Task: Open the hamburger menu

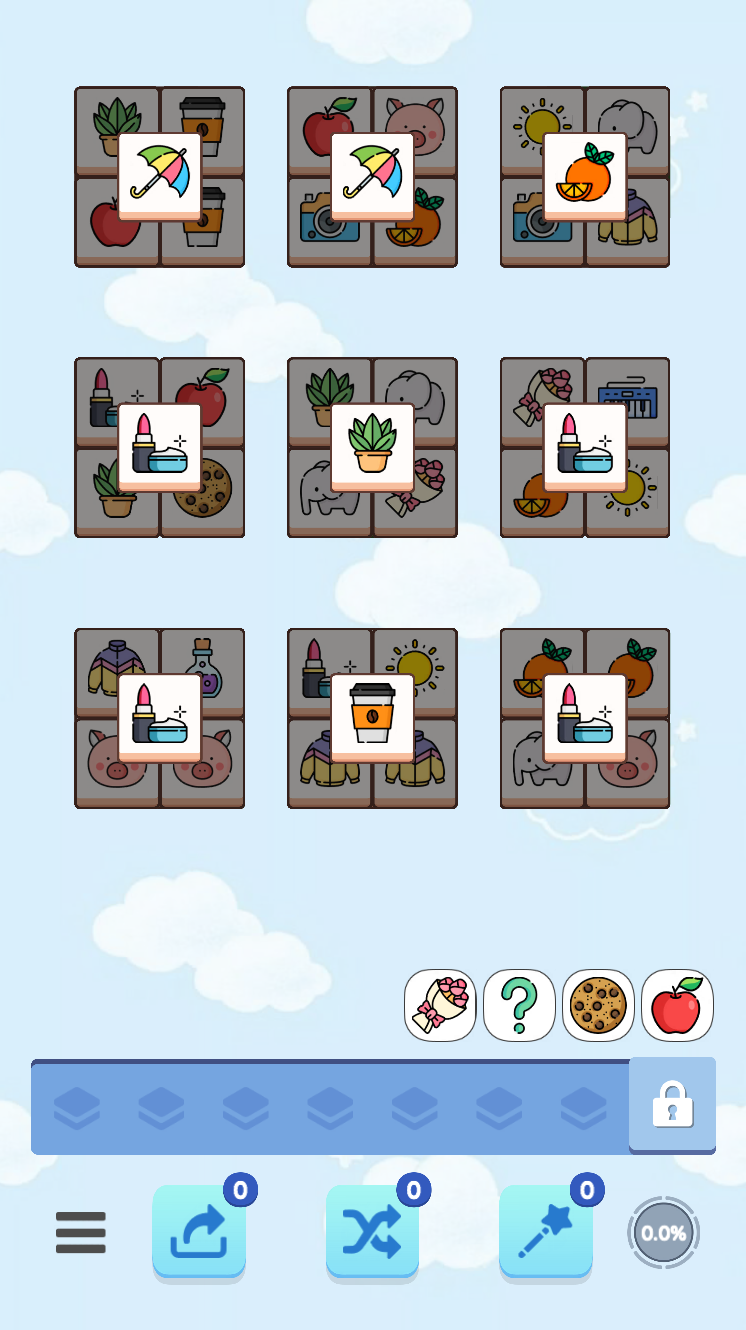Action: [81, 1232]
